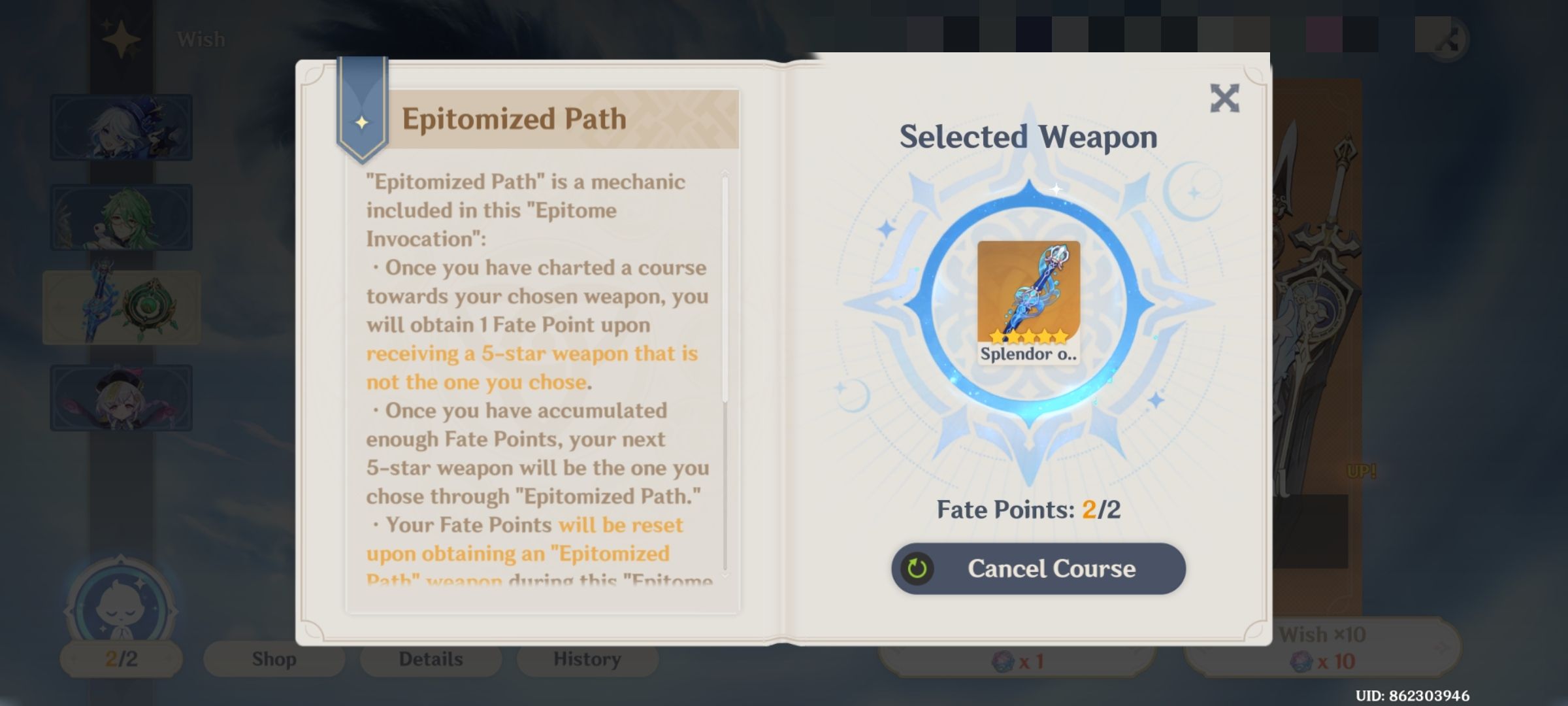Open the Baizhu character banner in the sidebar
Image resolution: width=1568 pixels, height=706 pixels.
[121, 216]
